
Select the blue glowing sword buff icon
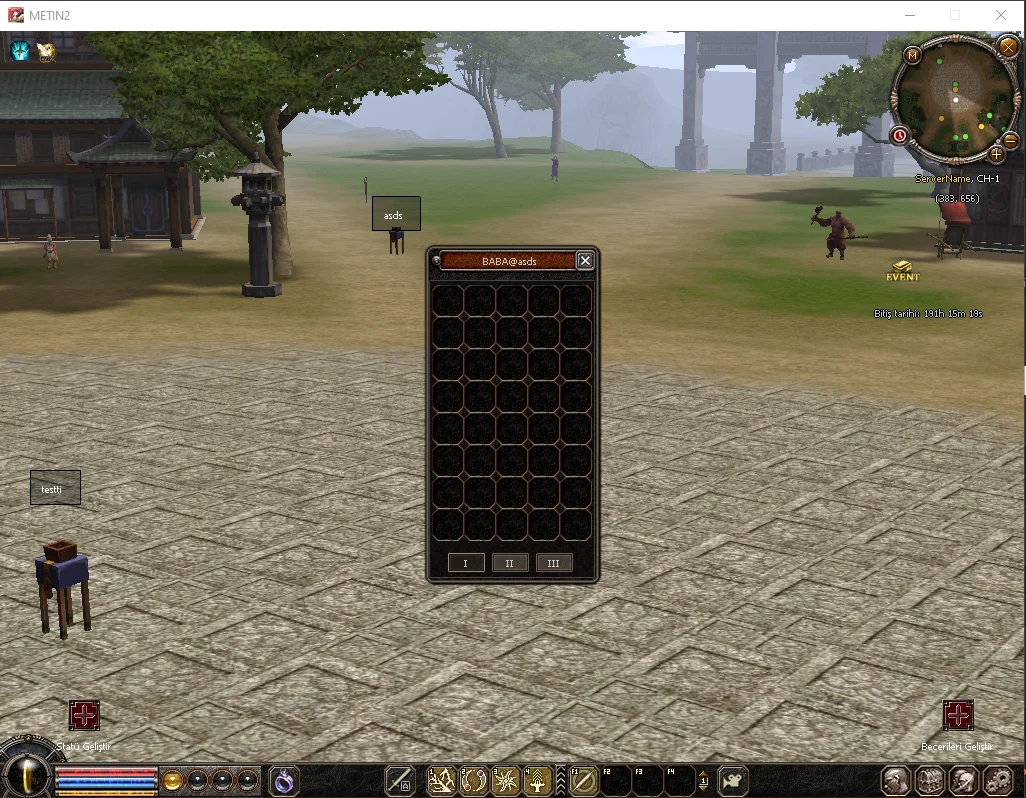[20, 50]
